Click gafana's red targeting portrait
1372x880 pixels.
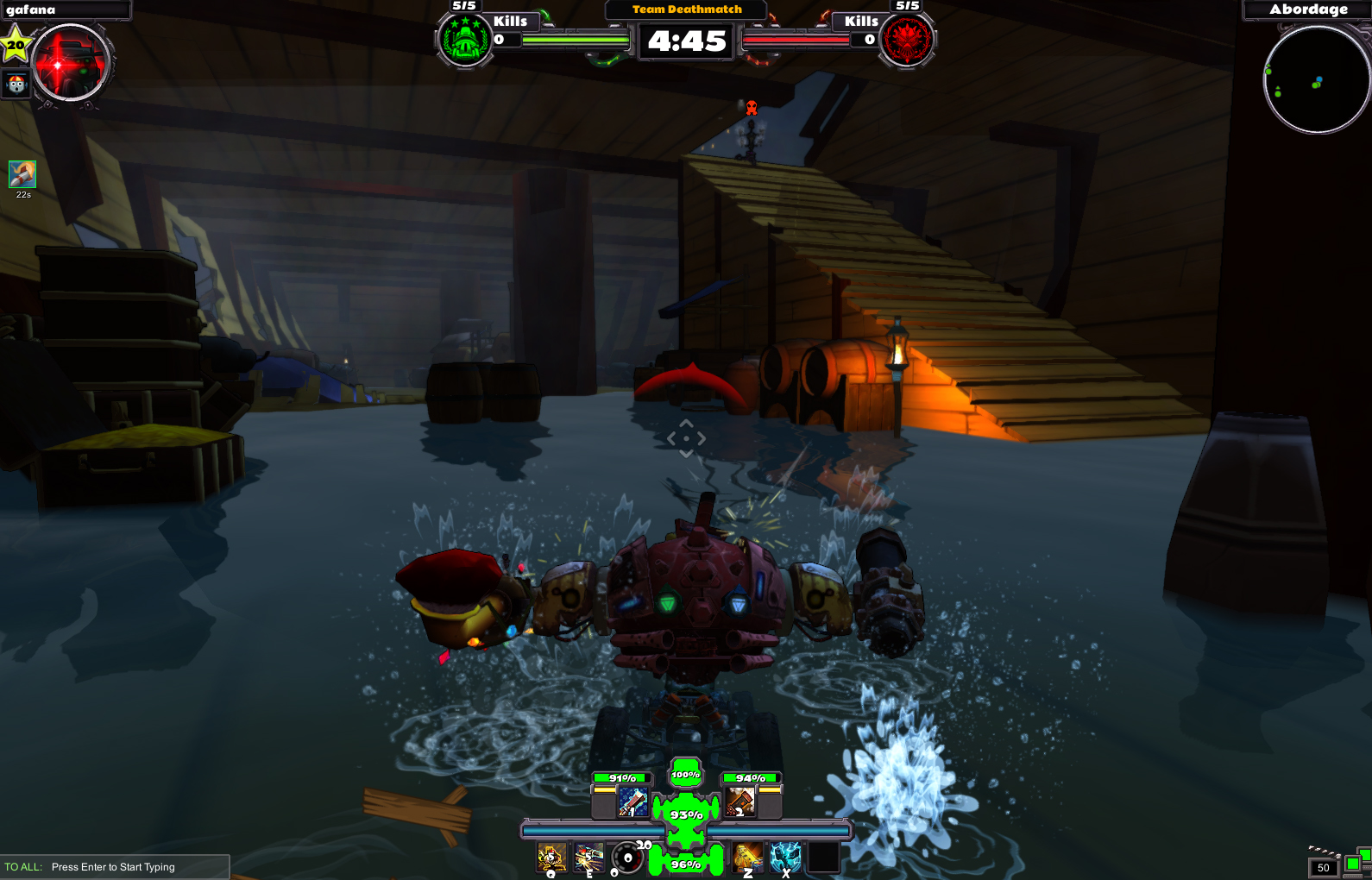[x=72, y=62]
